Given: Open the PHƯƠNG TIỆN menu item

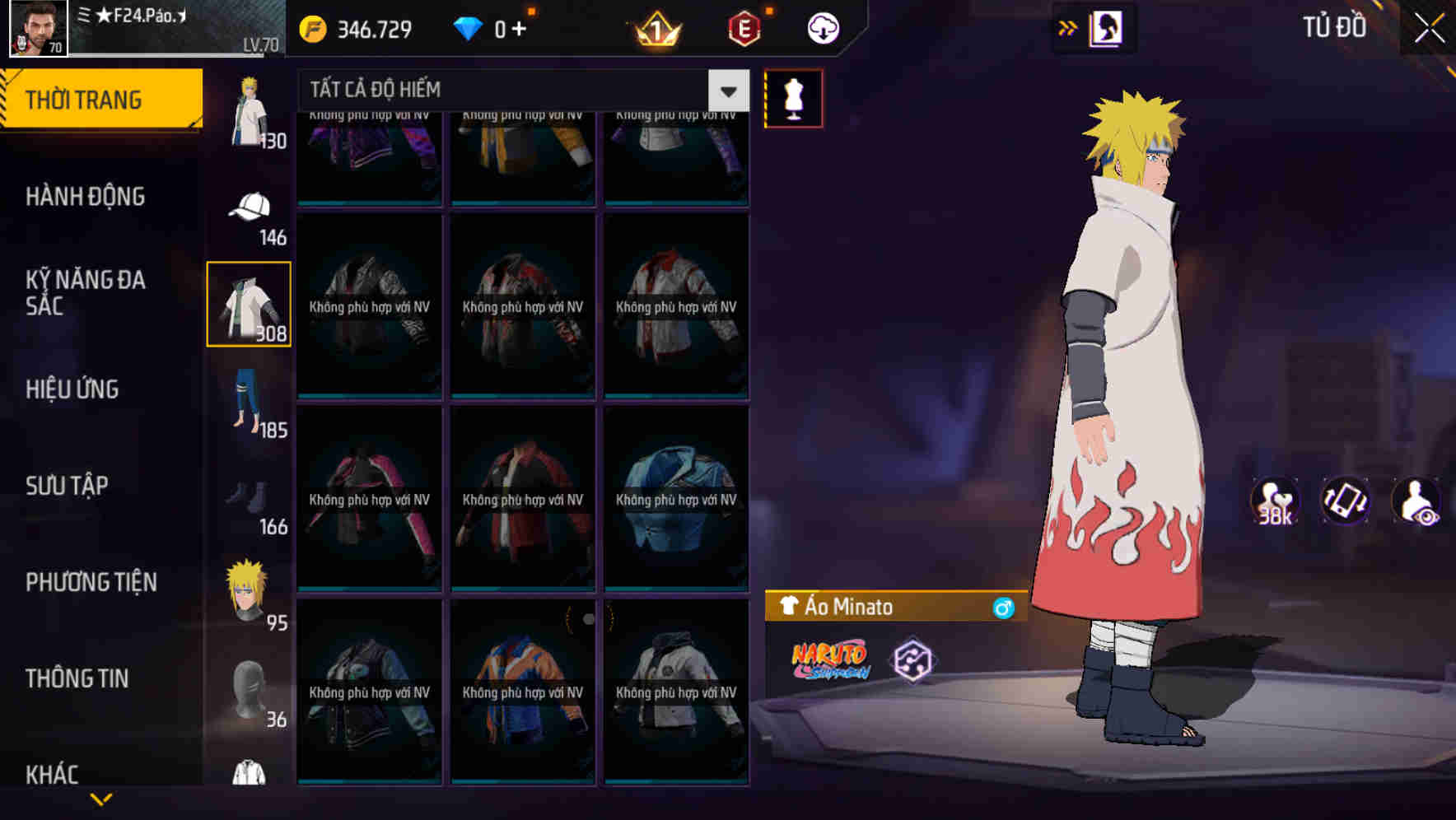Looking at the screenshot, I should (91, 582).
